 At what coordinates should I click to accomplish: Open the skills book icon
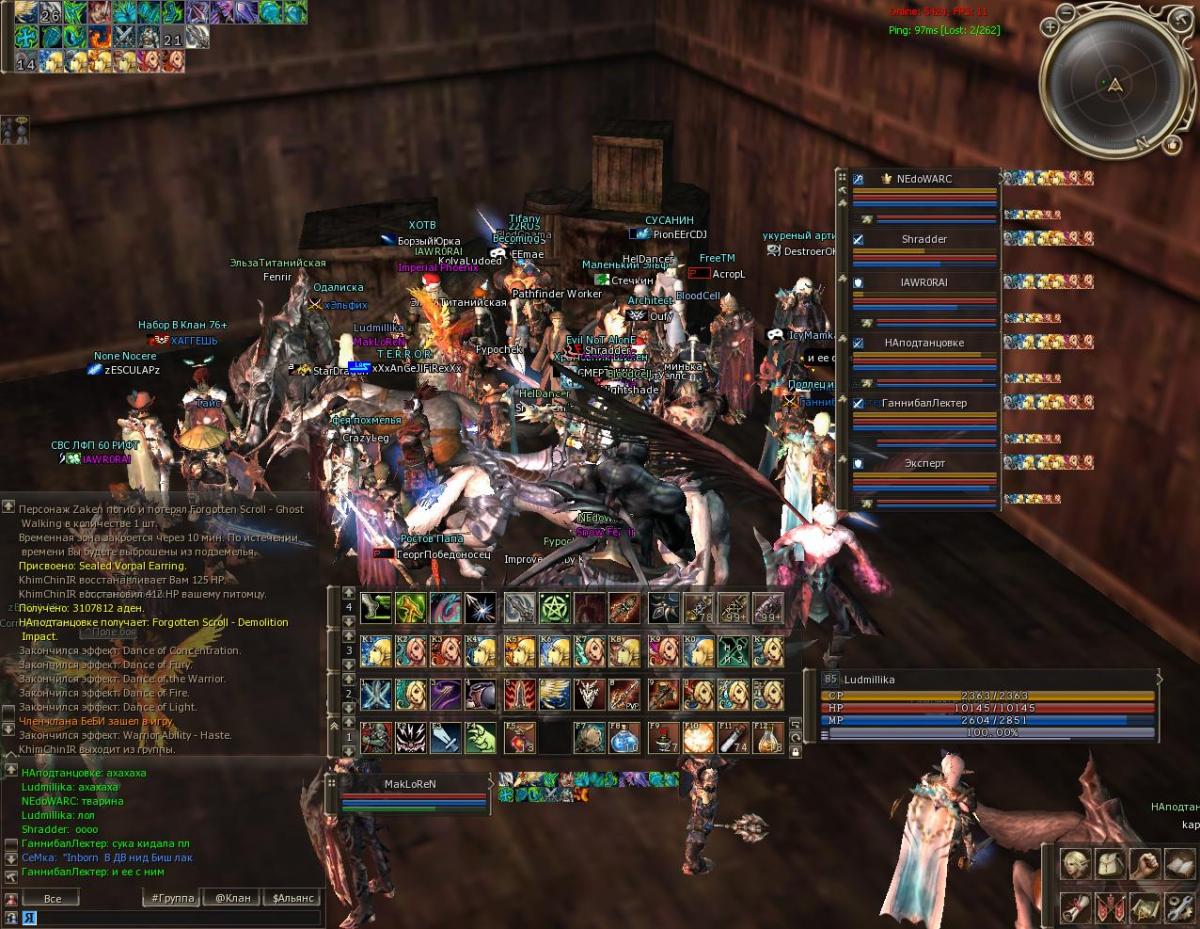click(1178, 863)
